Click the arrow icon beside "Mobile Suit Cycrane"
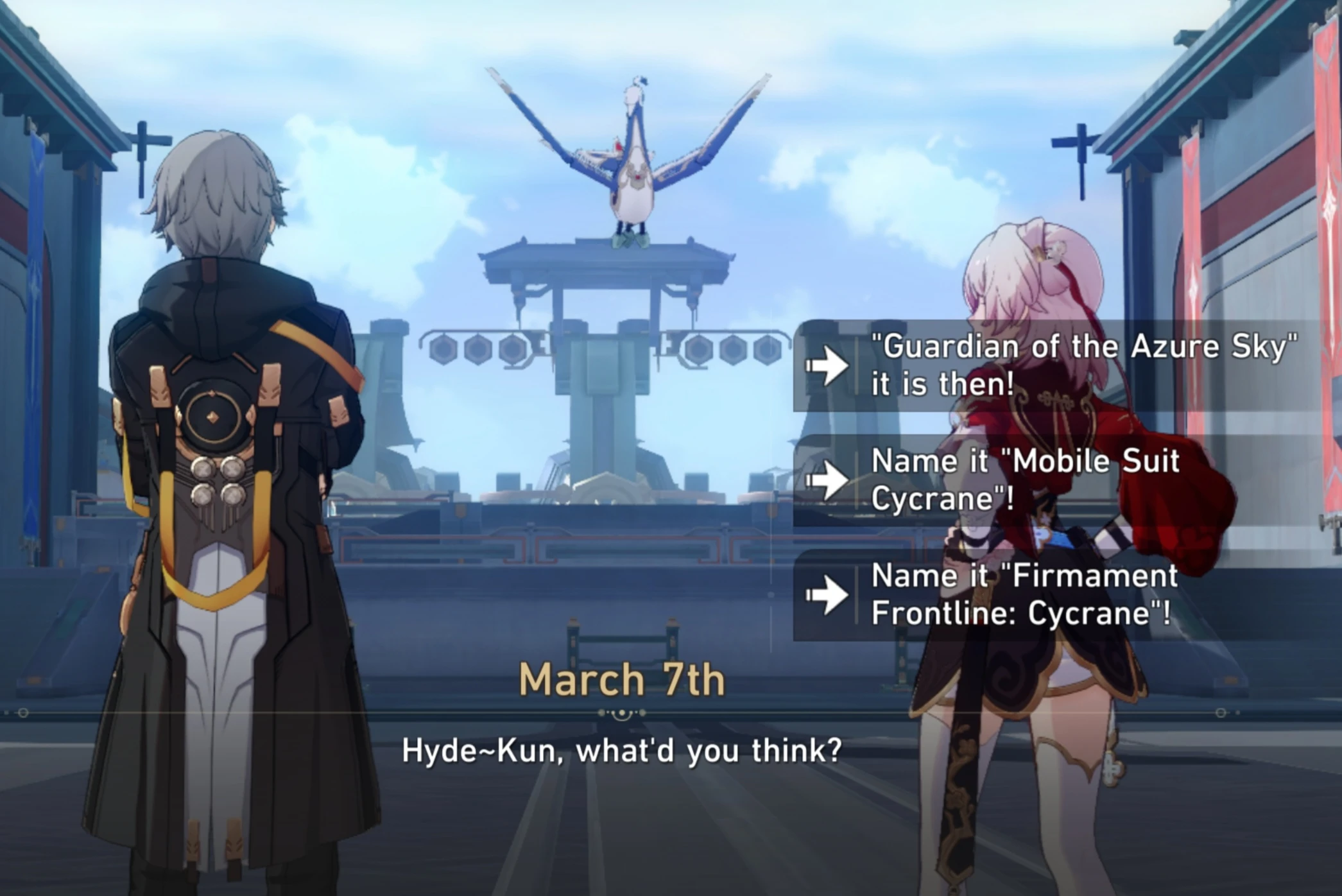Image resolution: width=1342 pixels, height=896 pixels. pos(829,479)
